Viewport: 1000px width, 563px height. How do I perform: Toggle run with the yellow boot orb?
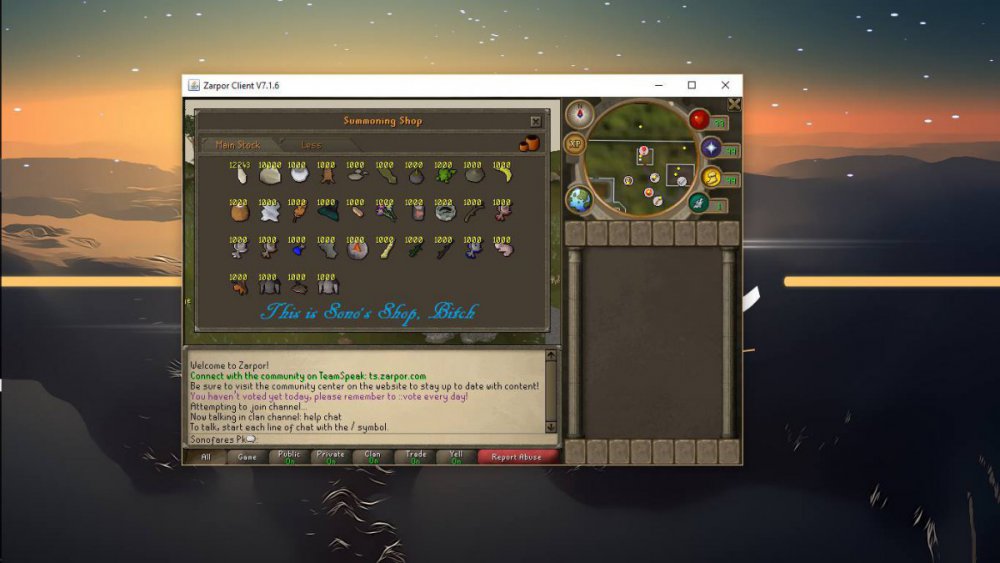712,177
